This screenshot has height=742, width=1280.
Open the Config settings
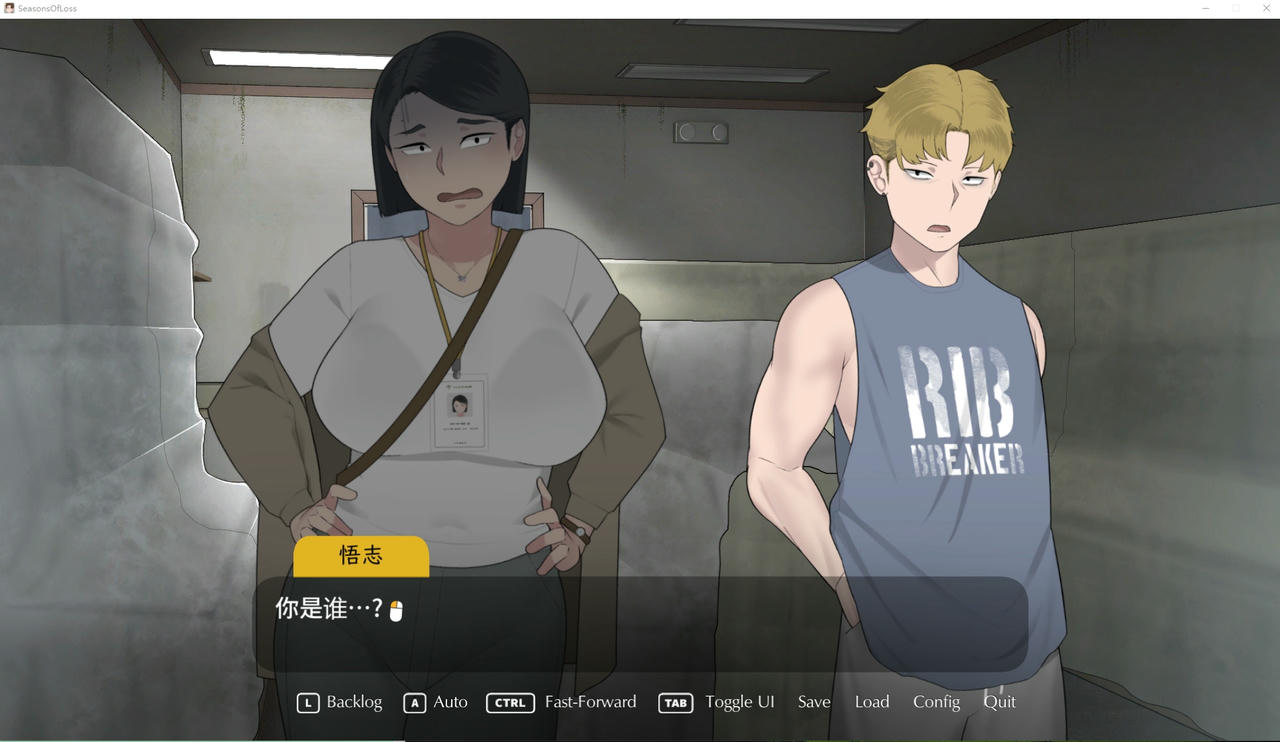[x=935, y=703]
